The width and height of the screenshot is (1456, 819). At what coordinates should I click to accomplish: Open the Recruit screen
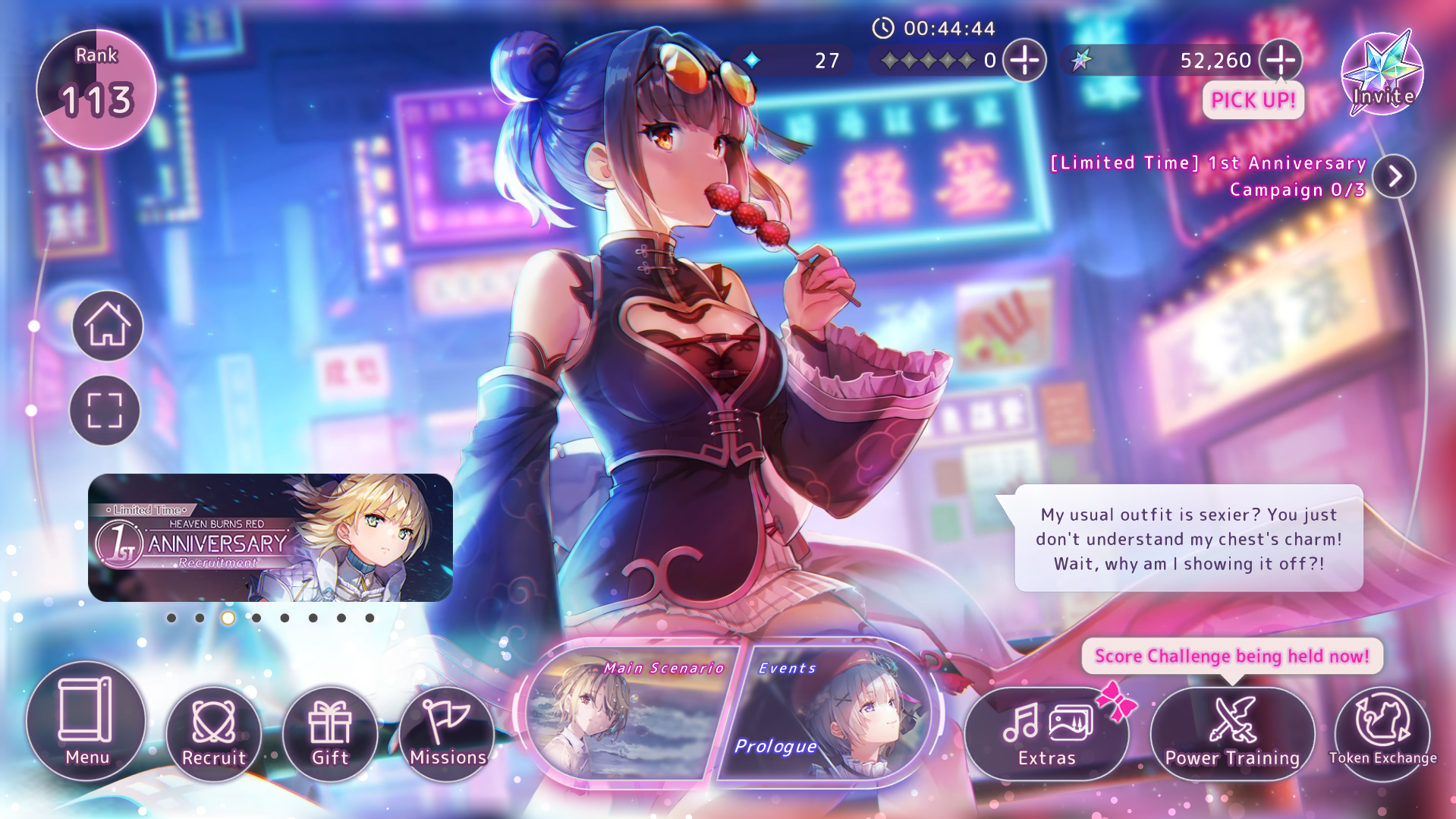click(x=214, y=733)
